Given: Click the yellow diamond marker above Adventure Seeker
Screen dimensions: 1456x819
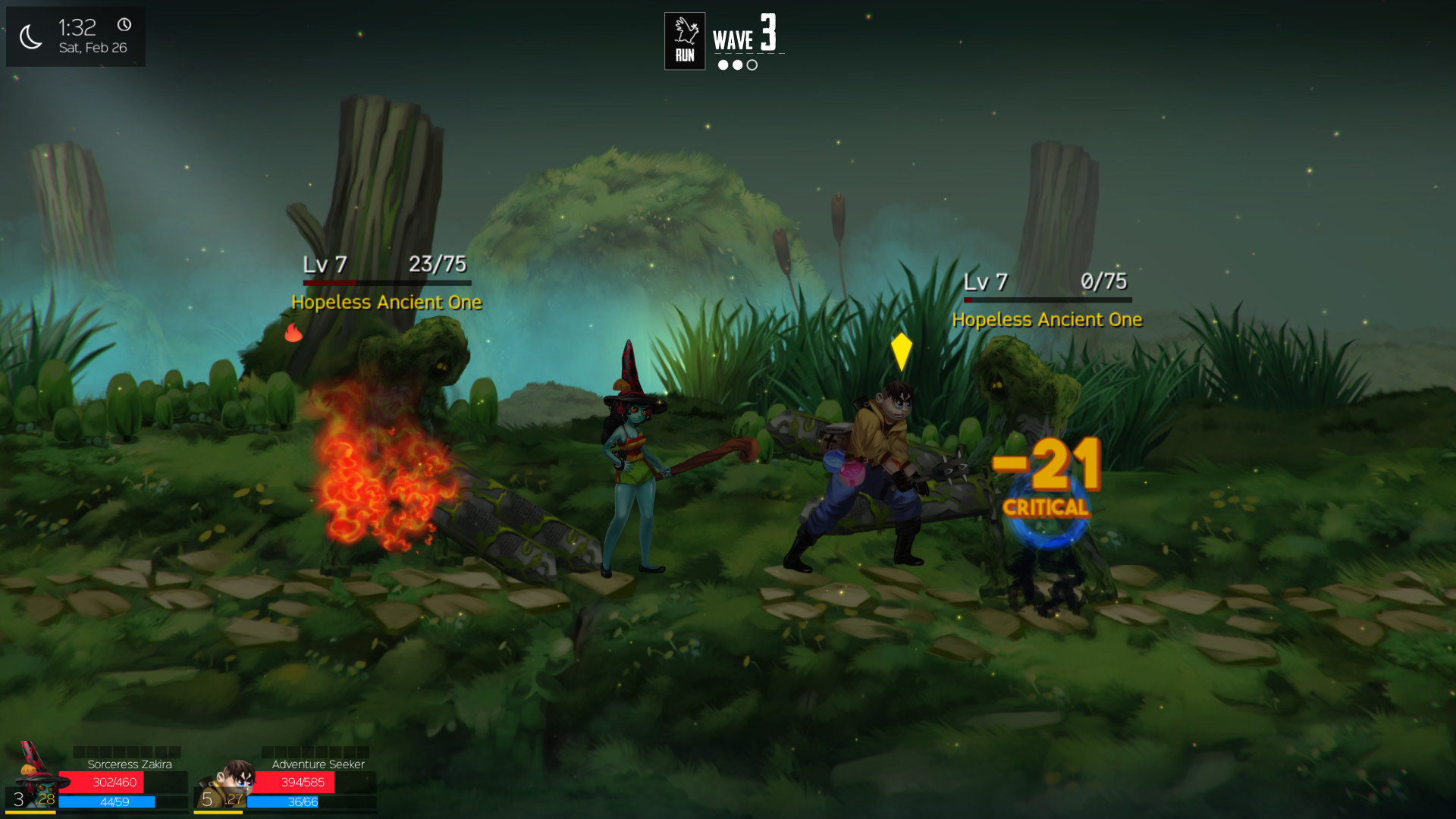Looking at the screenshot, I should [x=901, y=350].
